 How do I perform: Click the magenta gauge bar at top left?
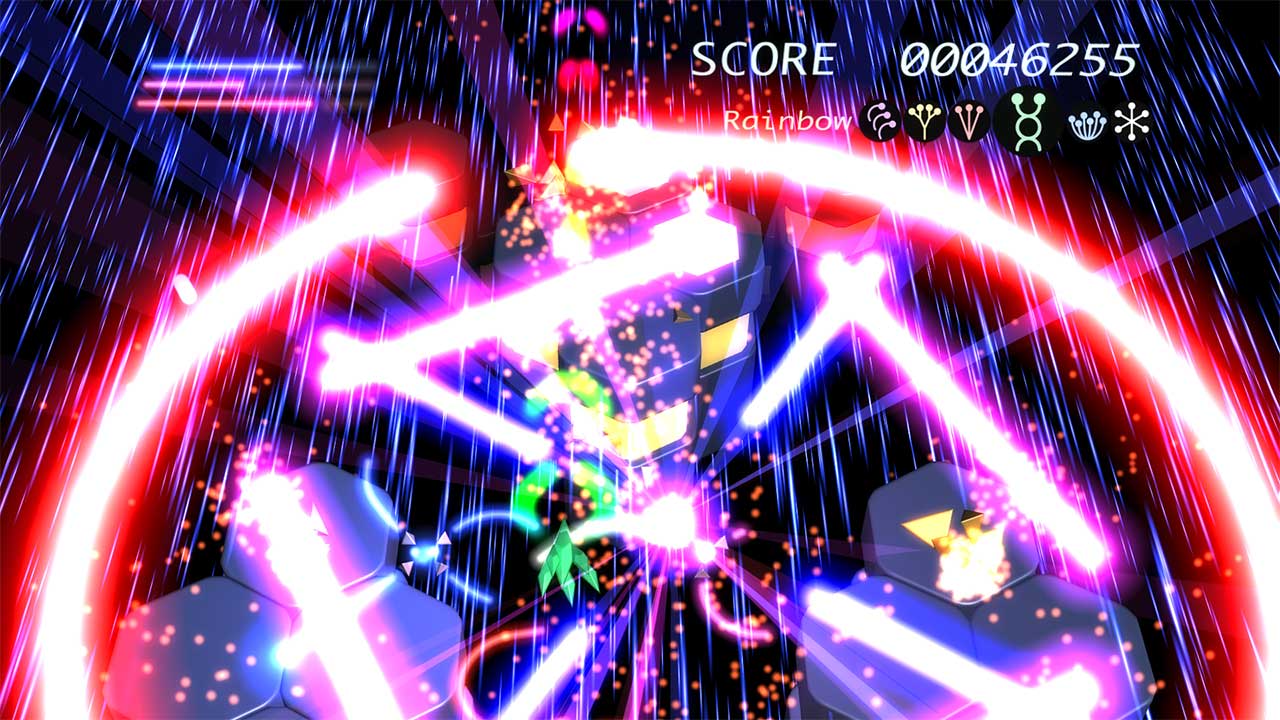[210, 85]
